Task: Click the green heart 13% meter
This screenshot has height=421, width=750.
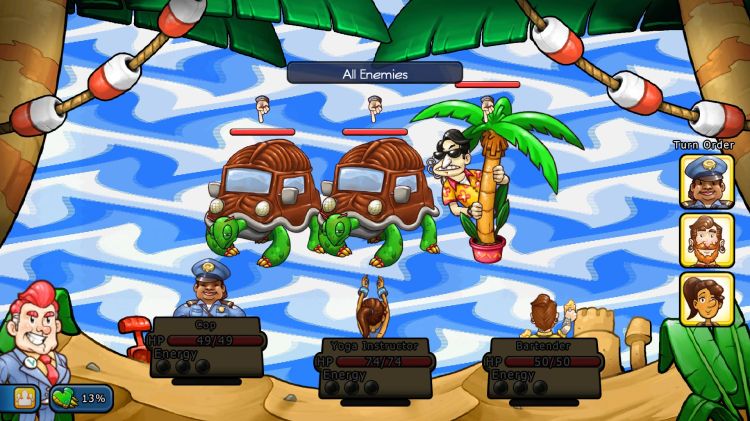Action: [80, 398]
